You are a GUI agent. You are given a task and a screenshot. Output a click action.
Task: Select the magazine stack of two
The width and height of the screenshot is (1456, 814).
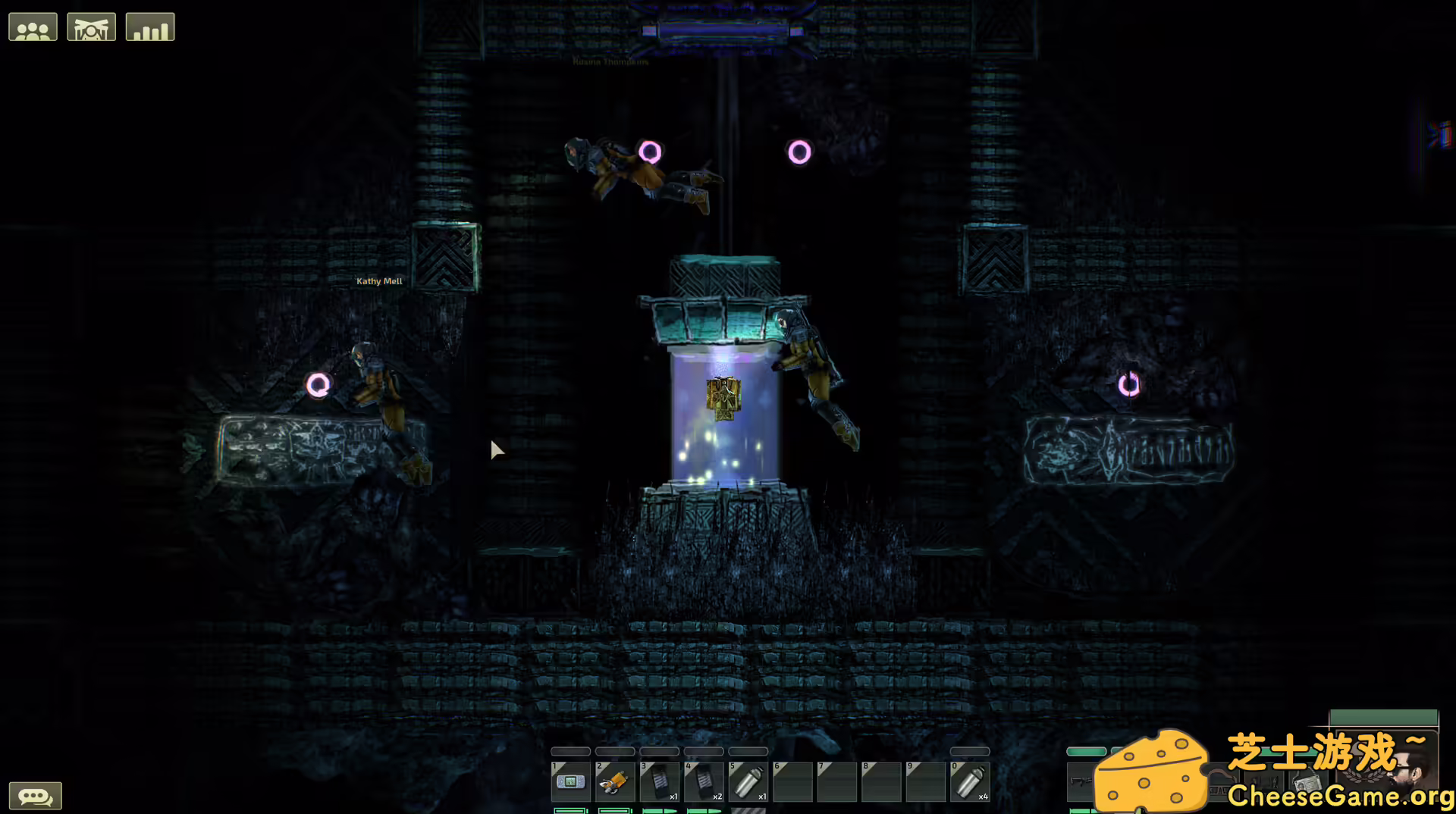tap(704, 781)
